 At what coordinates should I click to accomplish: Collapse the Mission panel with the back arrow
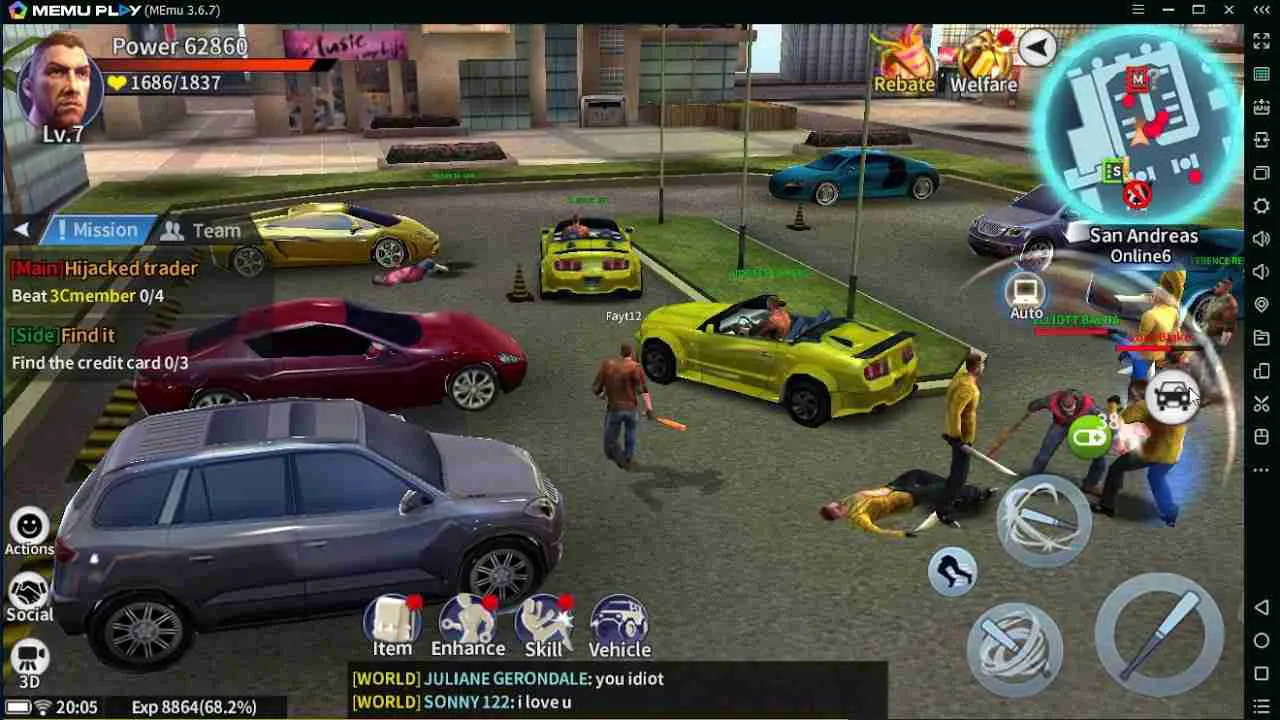[22, 229]
